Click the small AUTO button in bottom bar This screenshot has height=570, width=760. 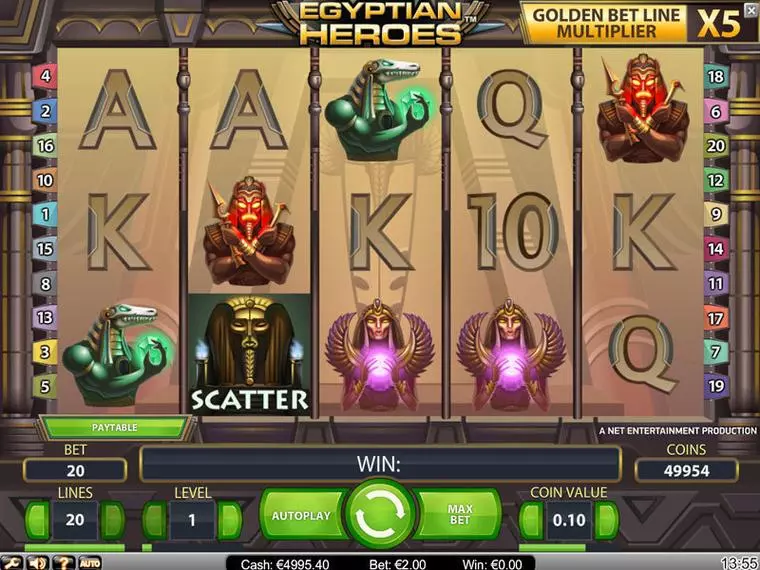click(89, 562)
